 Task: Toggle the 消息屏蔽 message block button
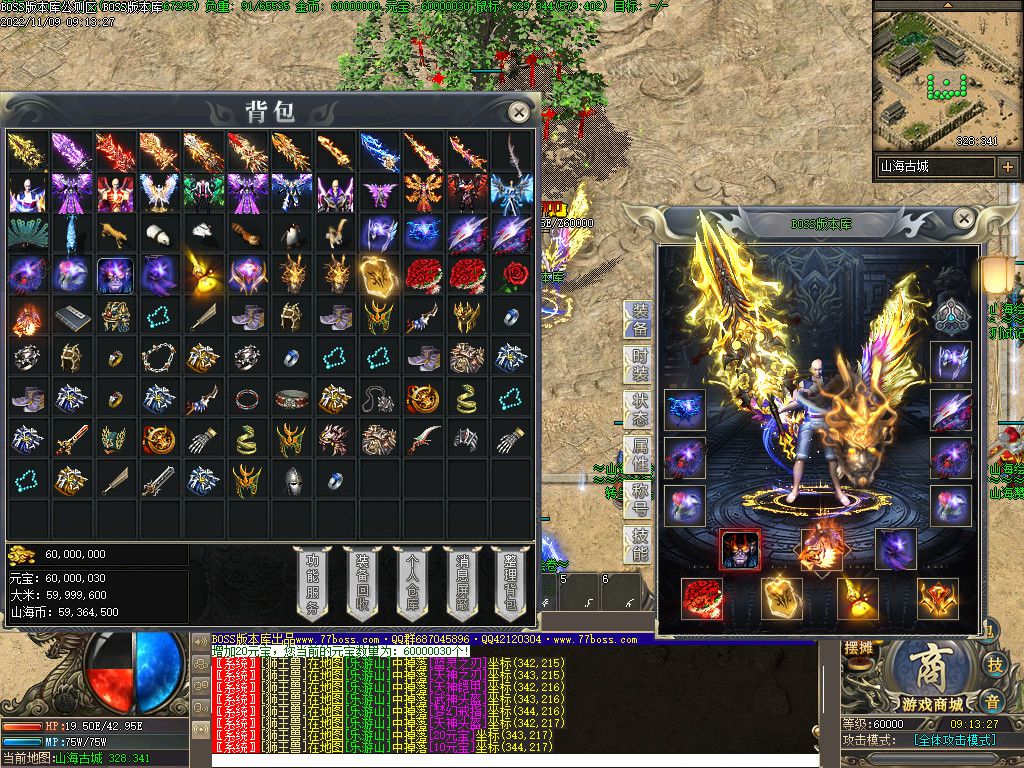[461, 584]
